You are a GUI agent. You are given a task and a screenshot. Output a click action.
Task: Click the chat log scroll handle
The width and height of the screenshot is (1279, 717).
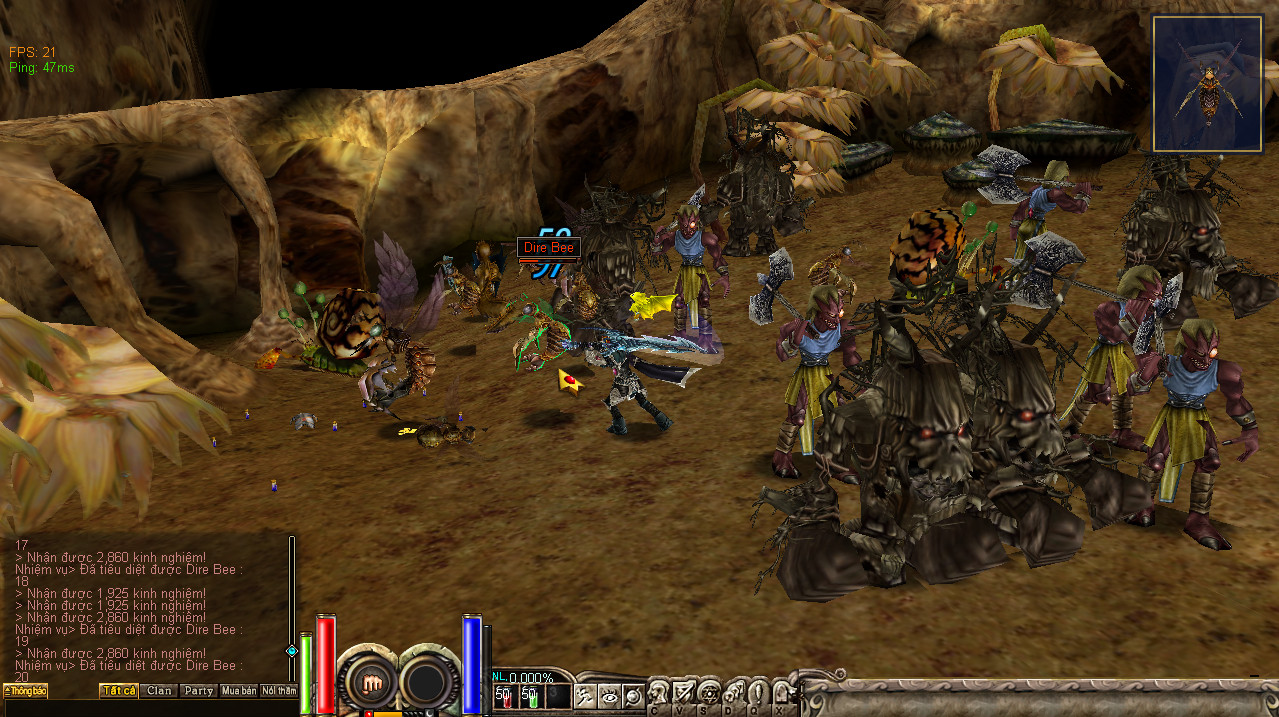tap(292, 650)
